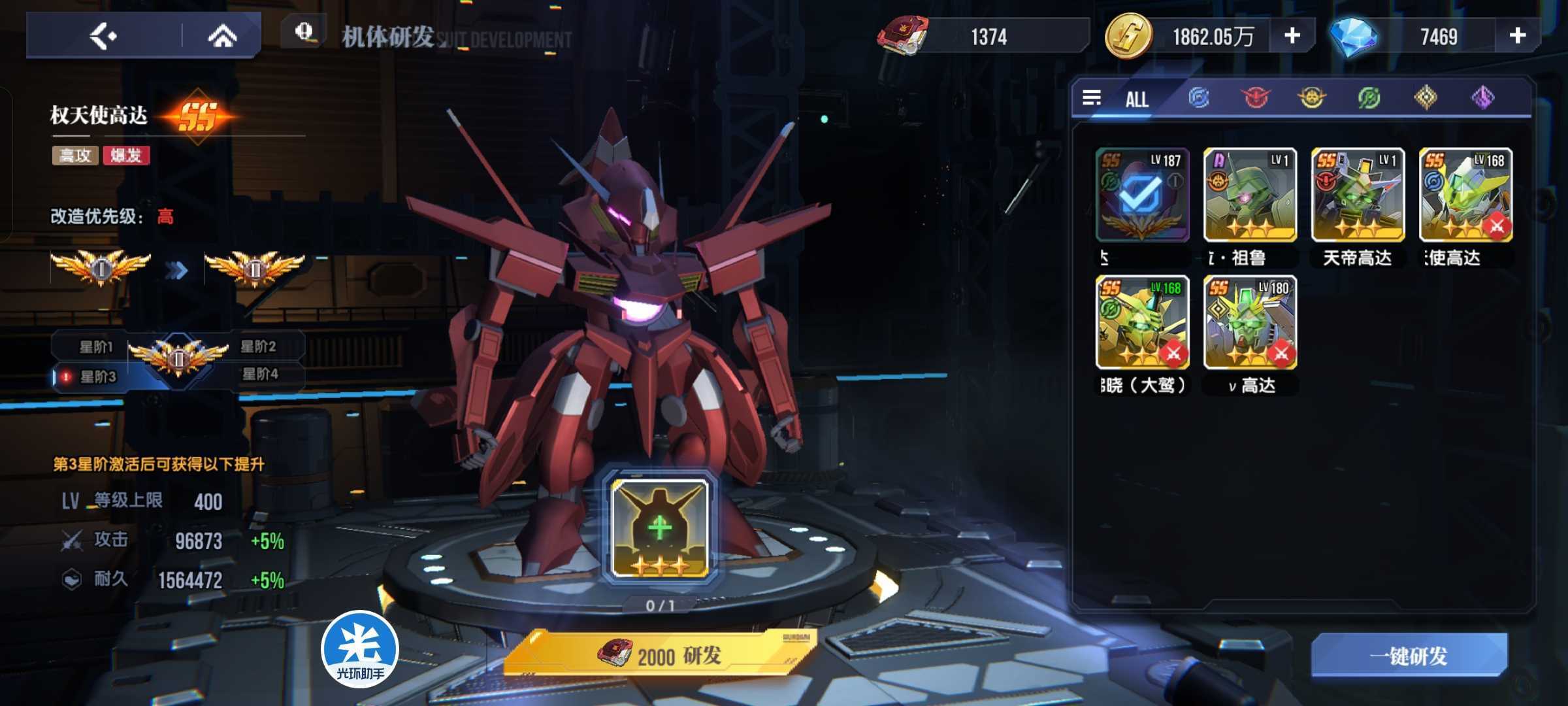Add more blue diamonds
1568x706 pixels.
pyautogui.click(x=1517, y=36)
